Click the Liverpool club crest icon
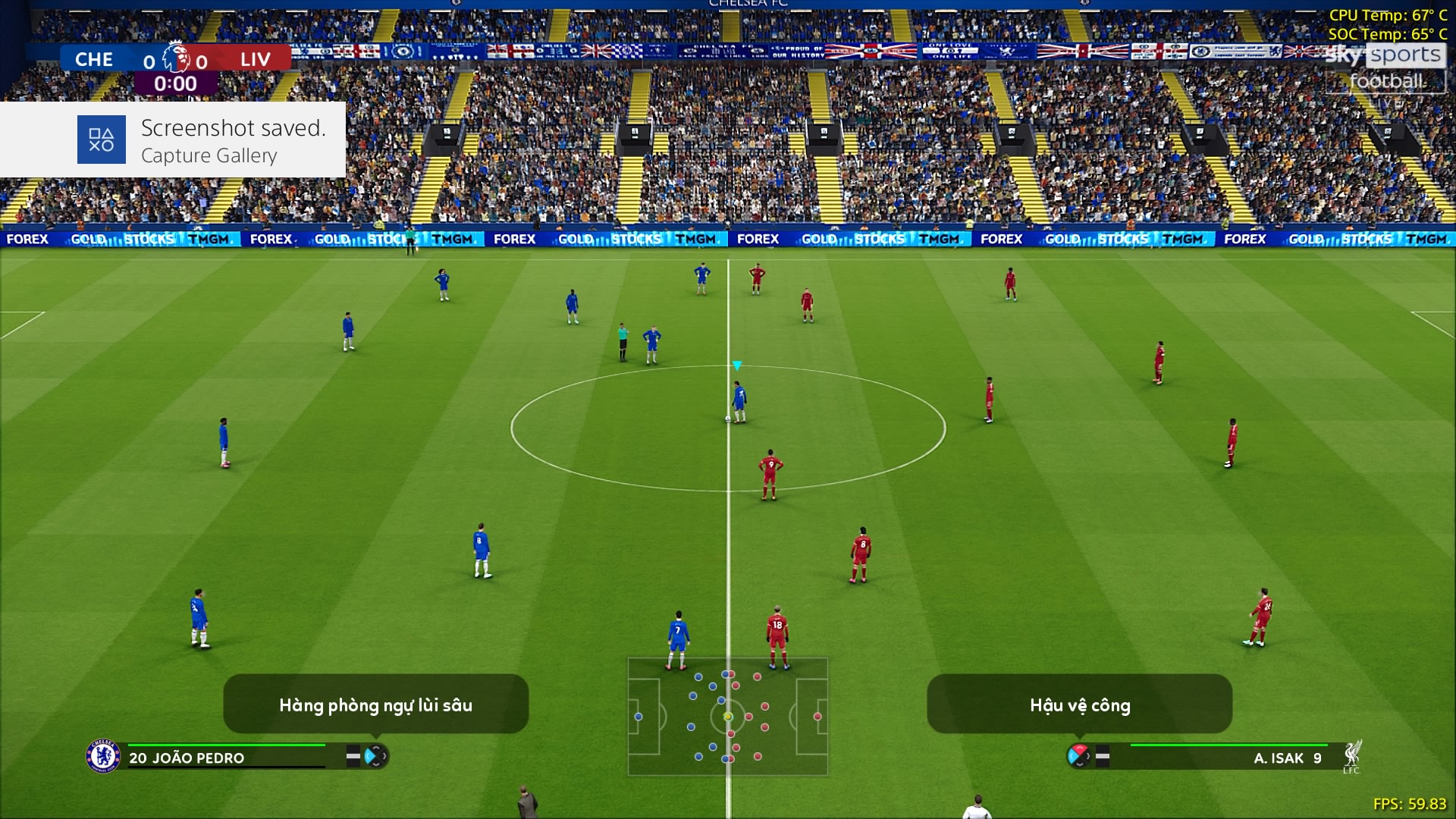The image size is (1456, 819). [1351, 756]
